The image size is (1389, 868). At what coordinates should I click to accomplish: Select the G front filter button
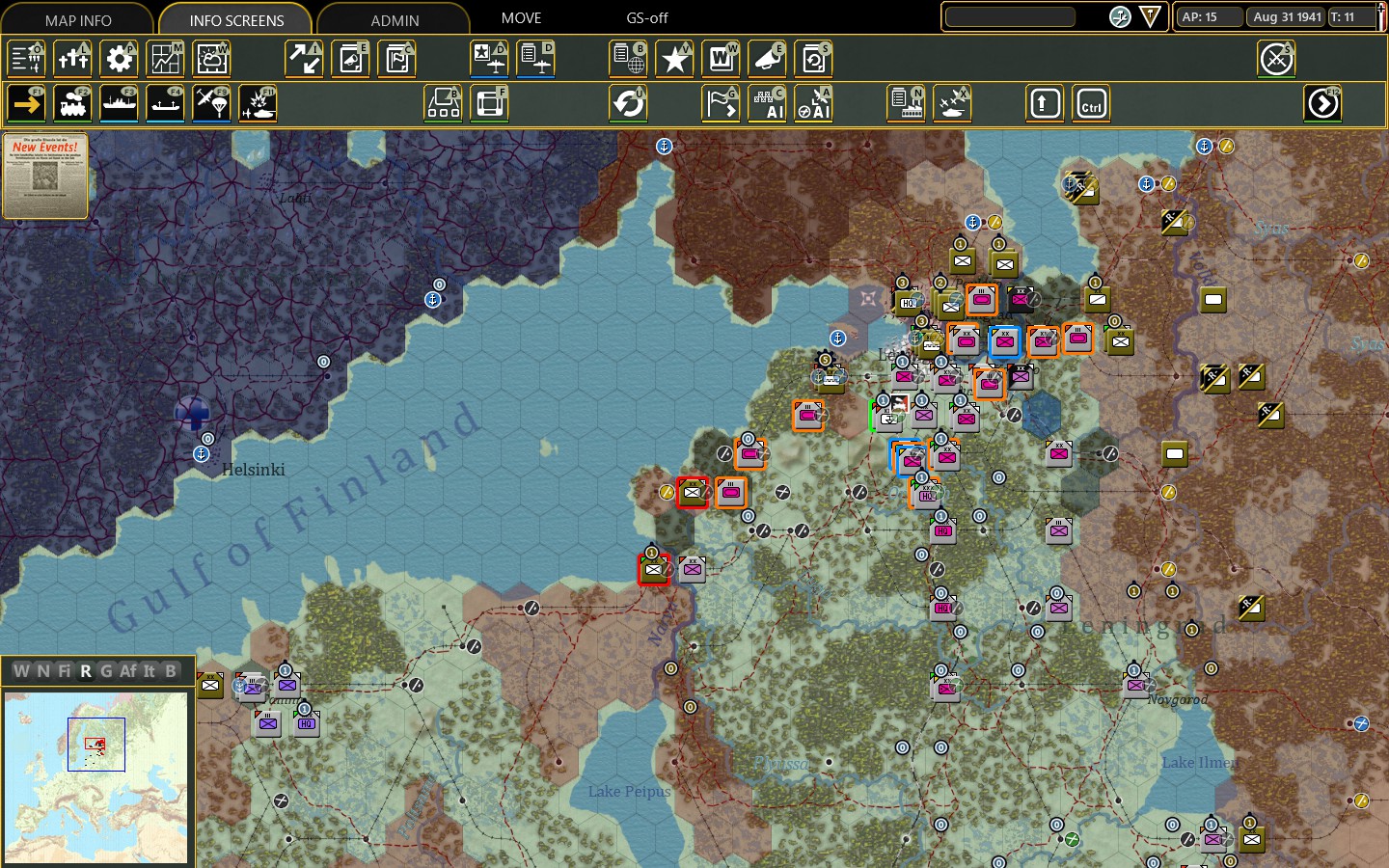pos(106,670)
